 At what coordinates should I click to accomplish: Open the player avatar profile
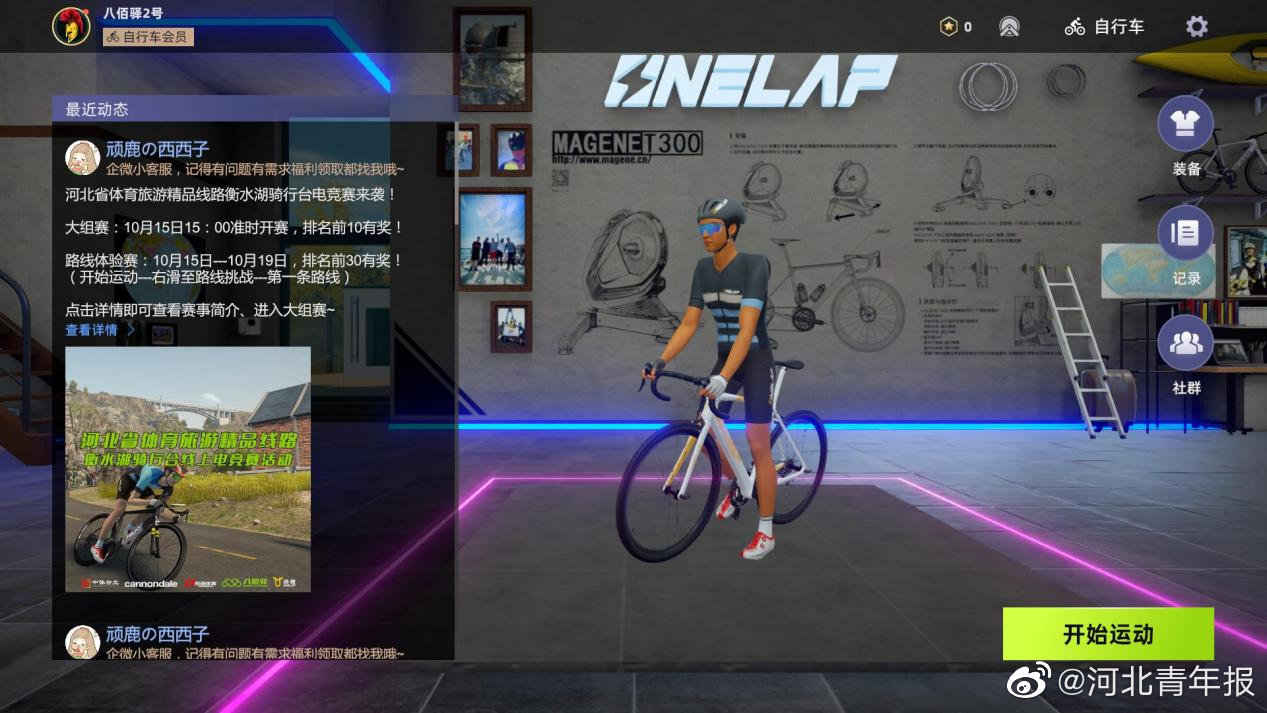point(71,26)
